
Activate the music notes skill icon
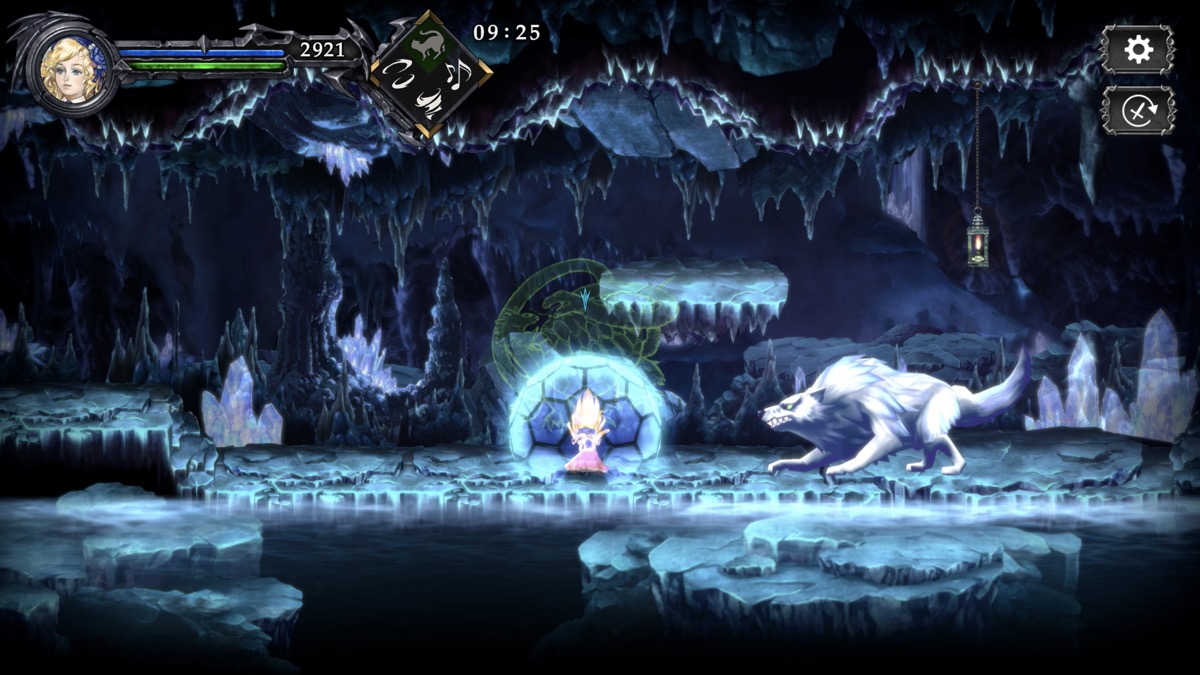(459, 72)
